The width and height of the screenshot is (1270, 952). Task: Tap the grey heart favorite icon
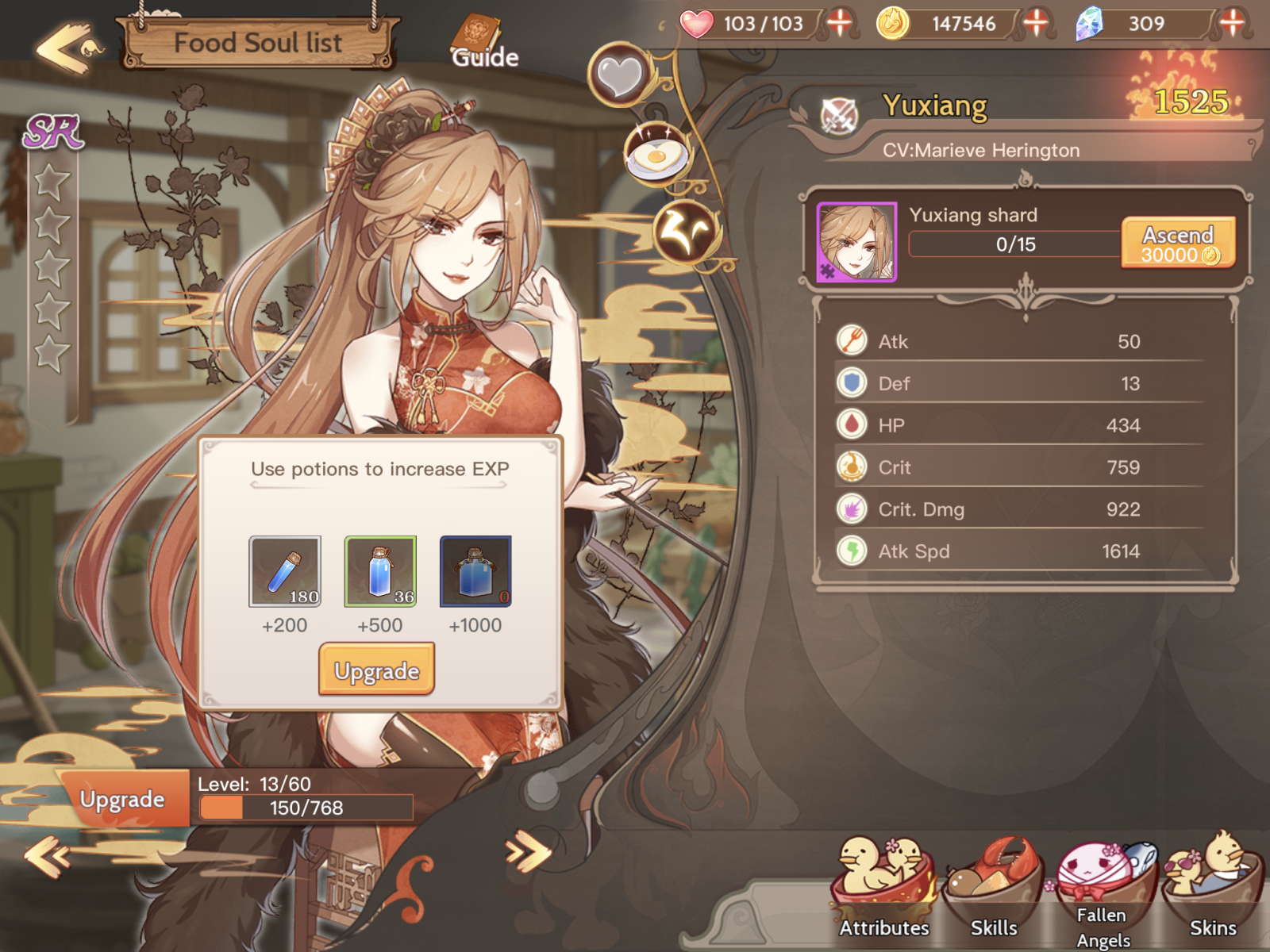(x=620, y=75)
